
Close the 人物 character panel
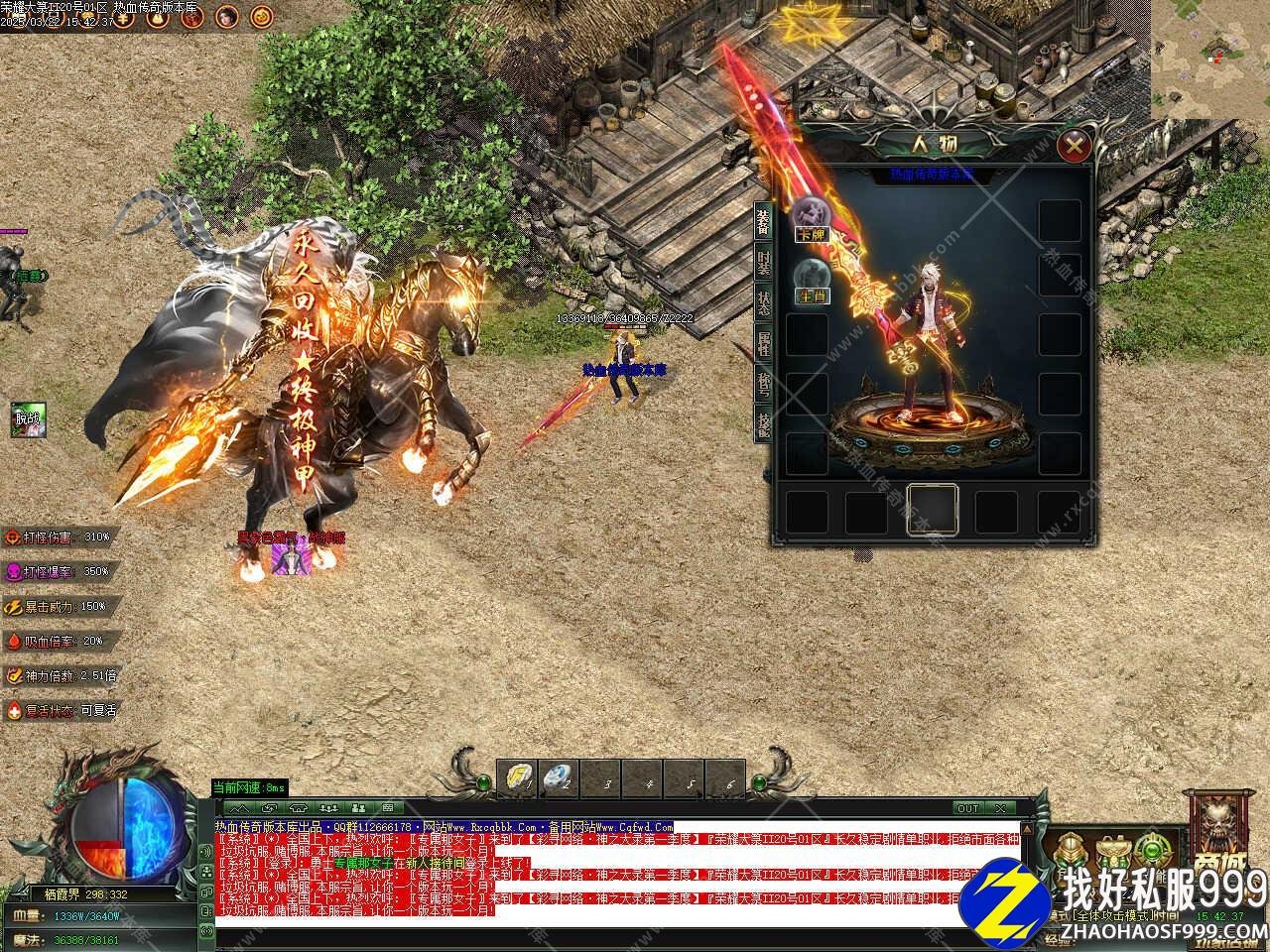point(1074,147)
